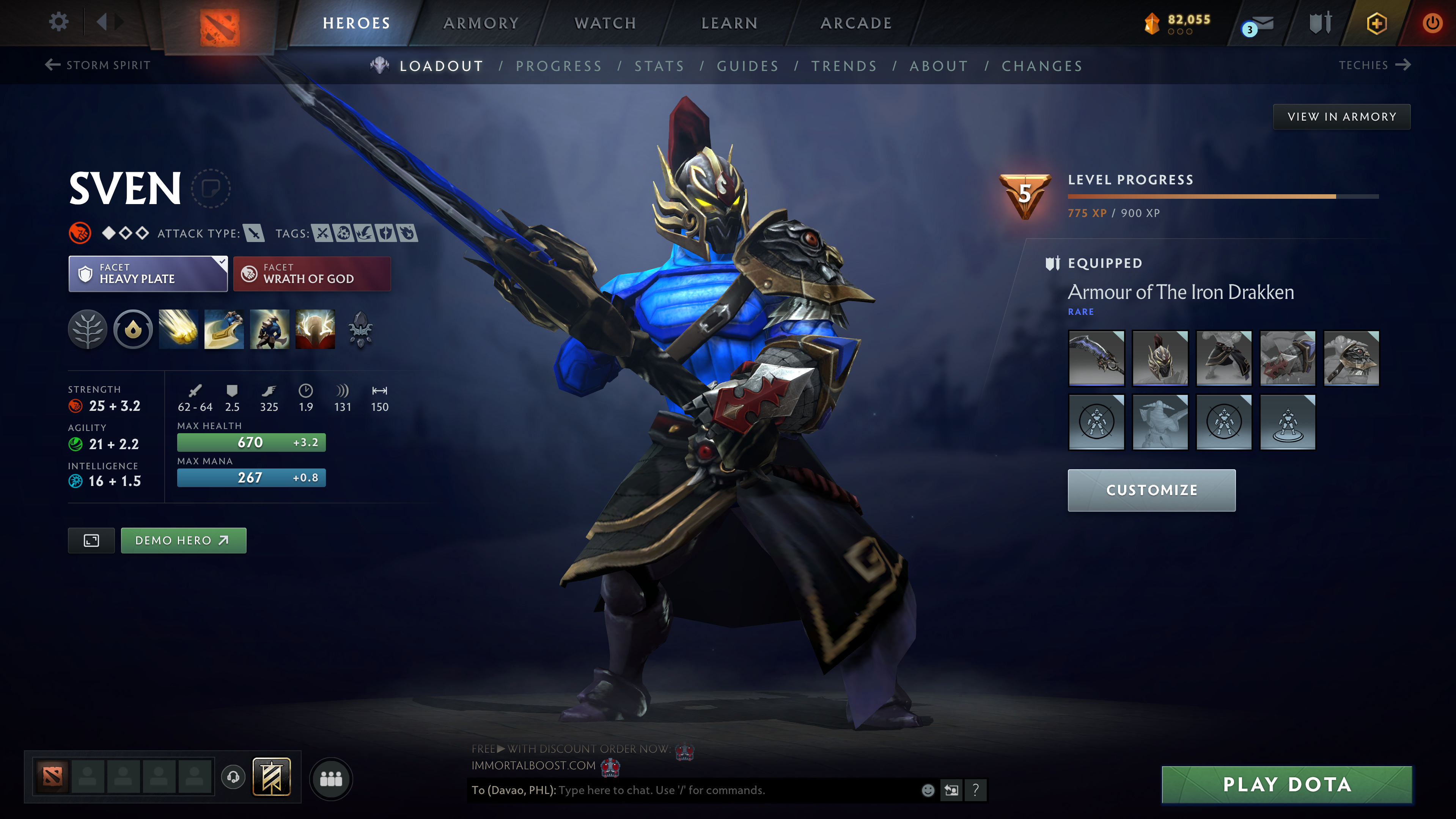Open Sven's talent tree icon
Screen dimensions: 1456x819
(x=88, y=330)
